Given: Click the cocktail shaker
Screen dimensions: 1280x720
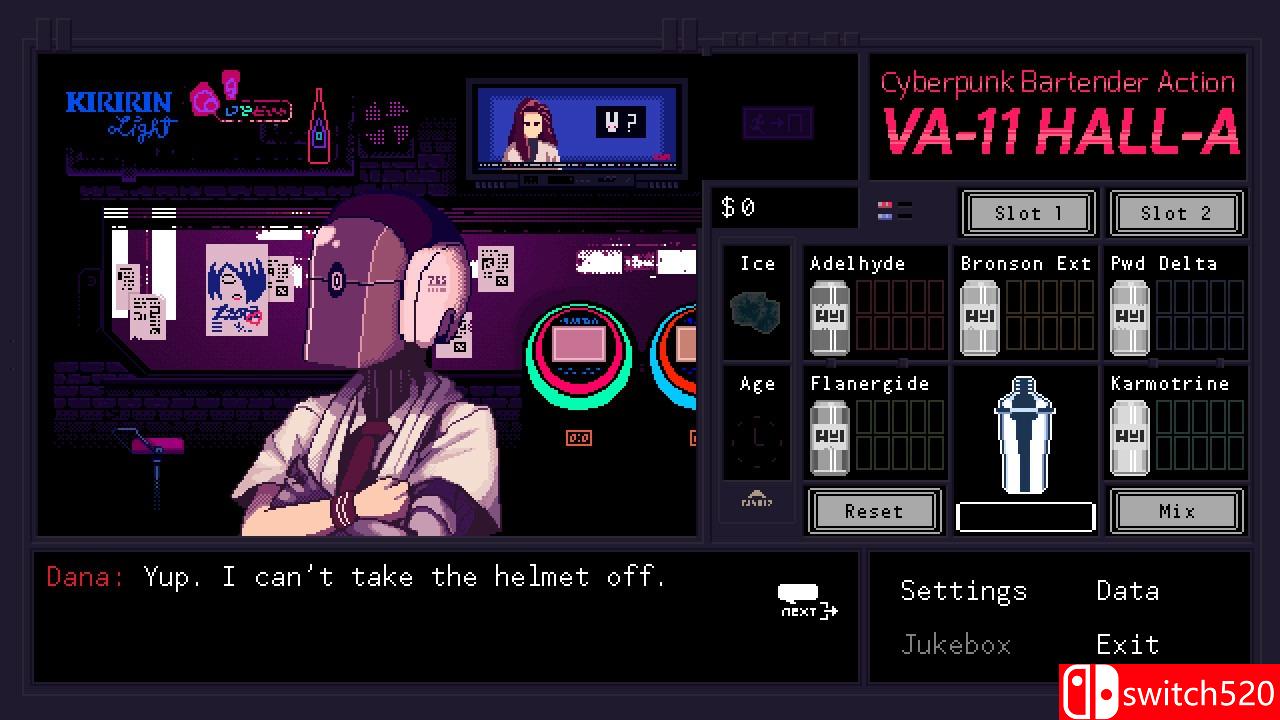Looking at the screenshot, I should pyautogui.click(x=1024, y=435).
